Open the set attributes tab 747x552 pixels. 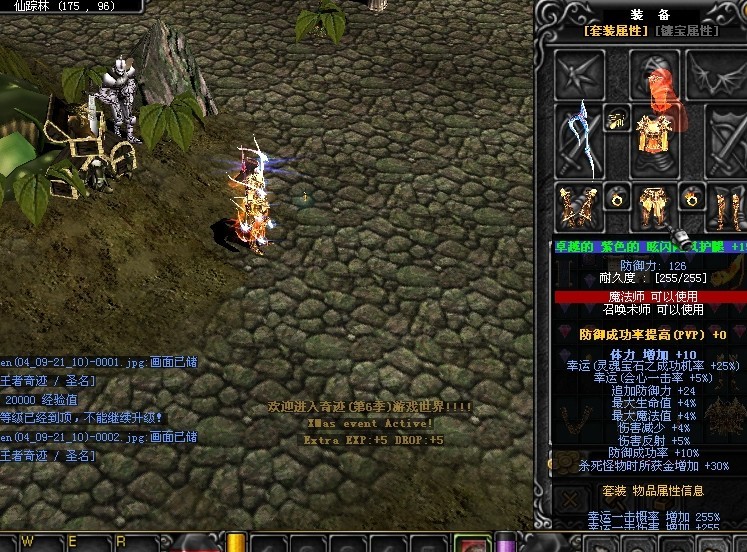click(616, 31)
